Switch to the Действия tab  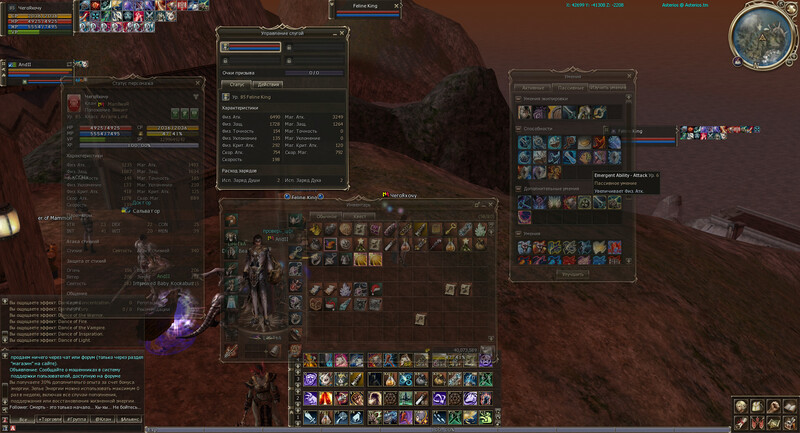268,84
